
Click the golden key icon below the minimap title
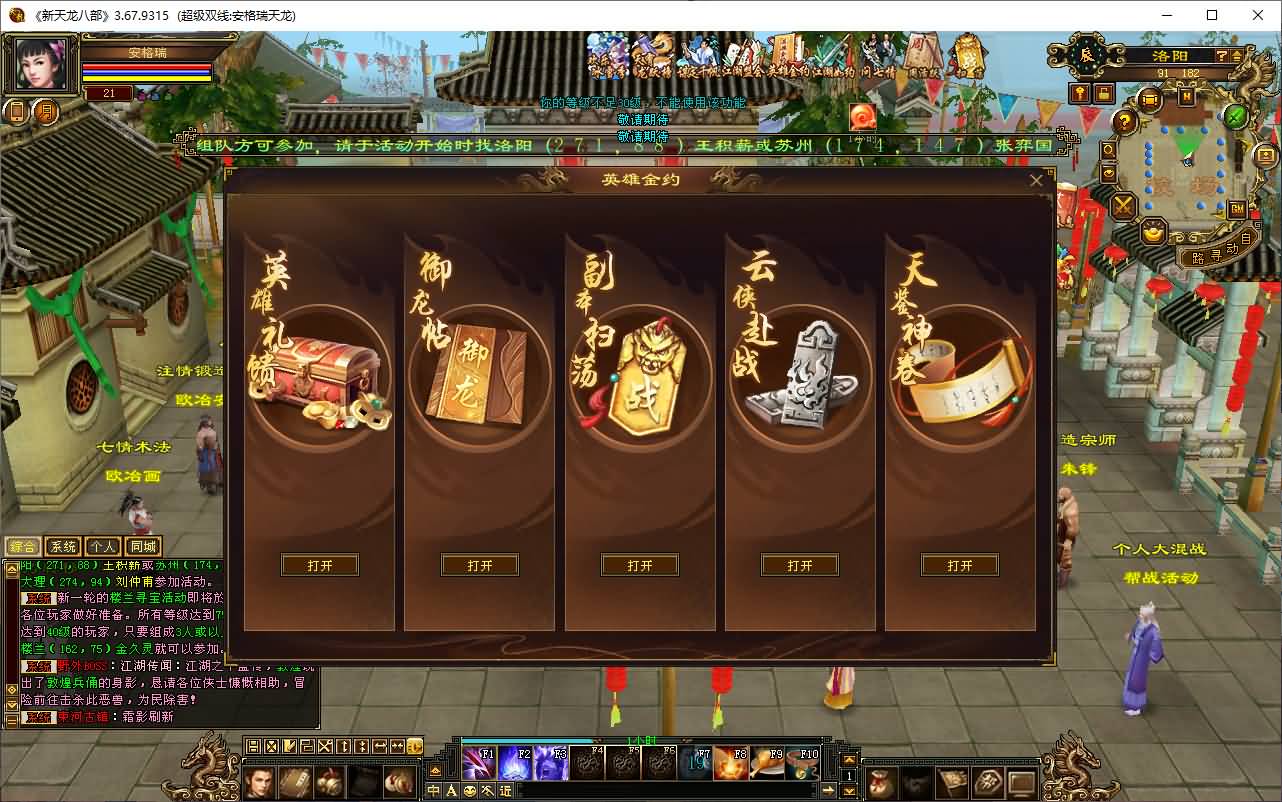(x=1080, y=92)
